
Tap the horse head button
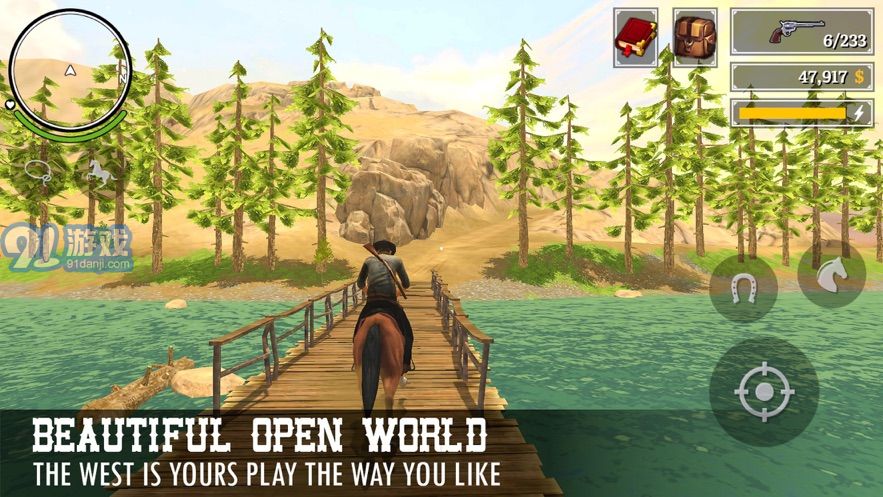(831, 275)
